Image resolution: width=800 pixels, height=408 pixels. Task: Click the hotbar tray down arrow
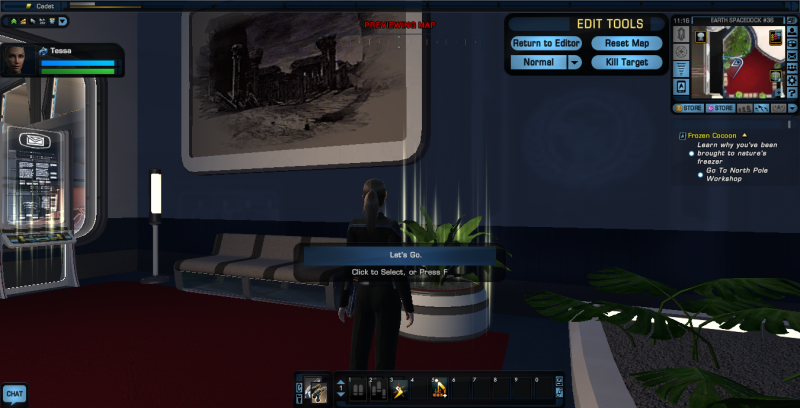339,395
